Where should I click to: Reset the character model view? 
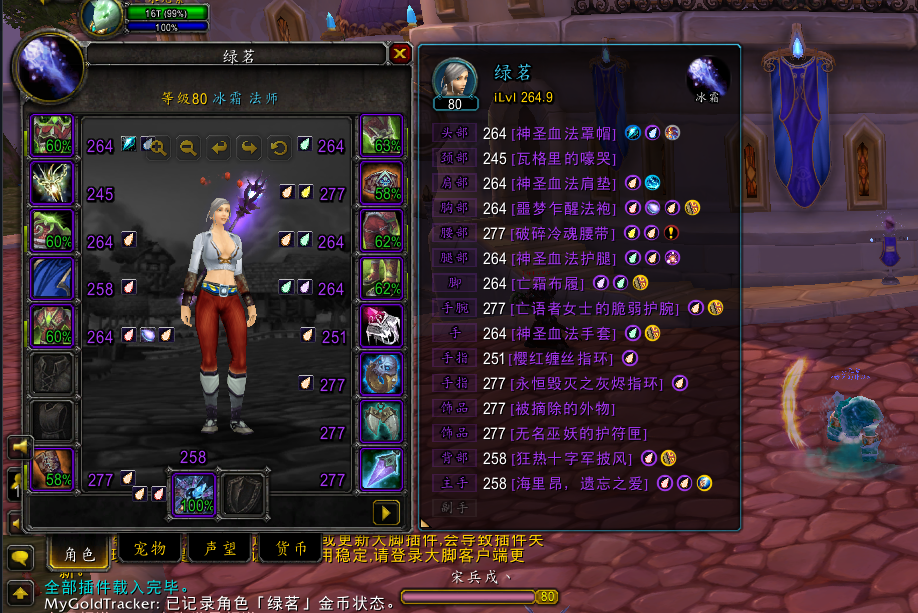click(x=278, y=148)
